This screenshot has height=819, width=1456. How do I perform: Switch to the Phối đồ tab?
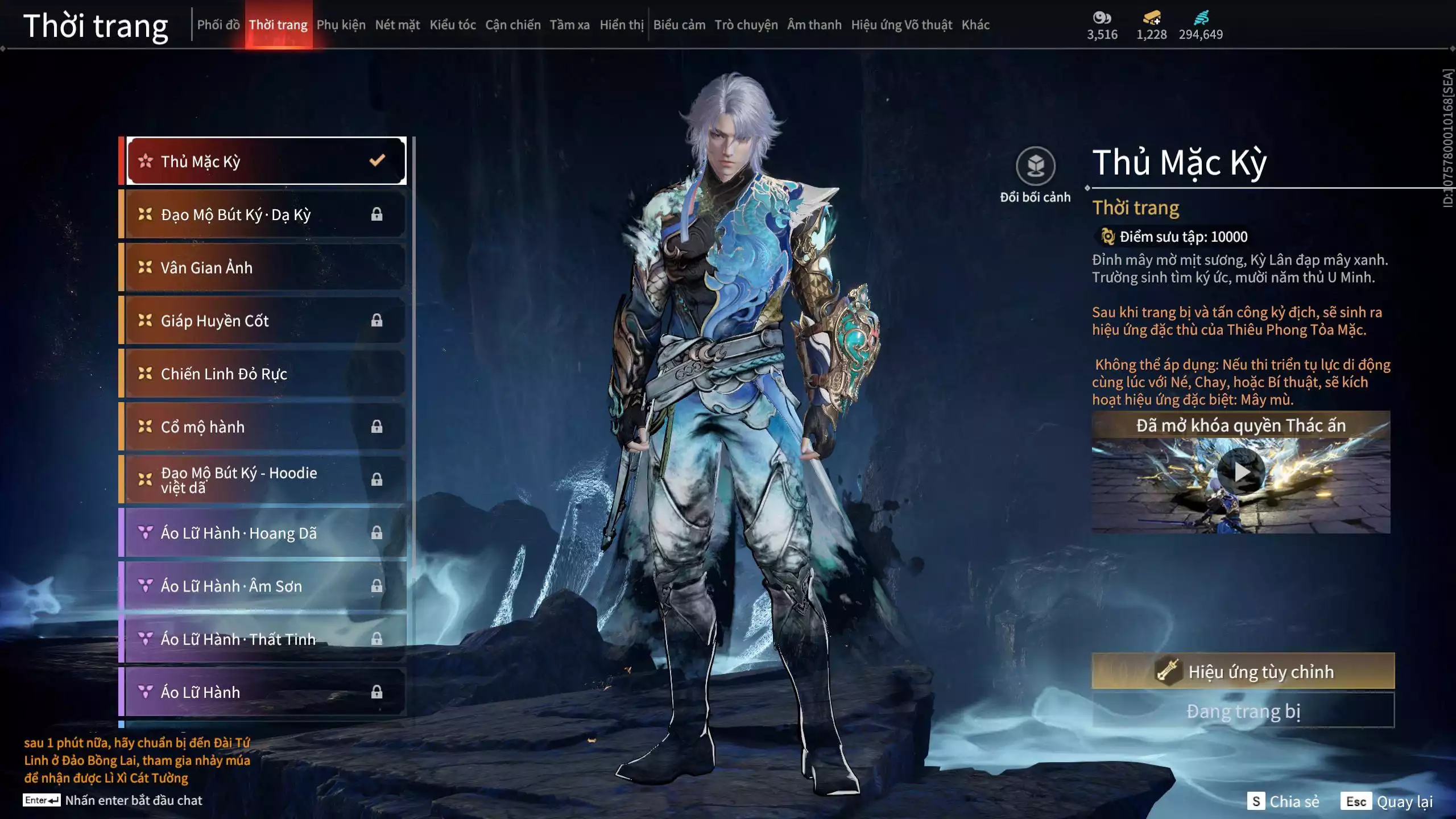[x=218, y=25]
